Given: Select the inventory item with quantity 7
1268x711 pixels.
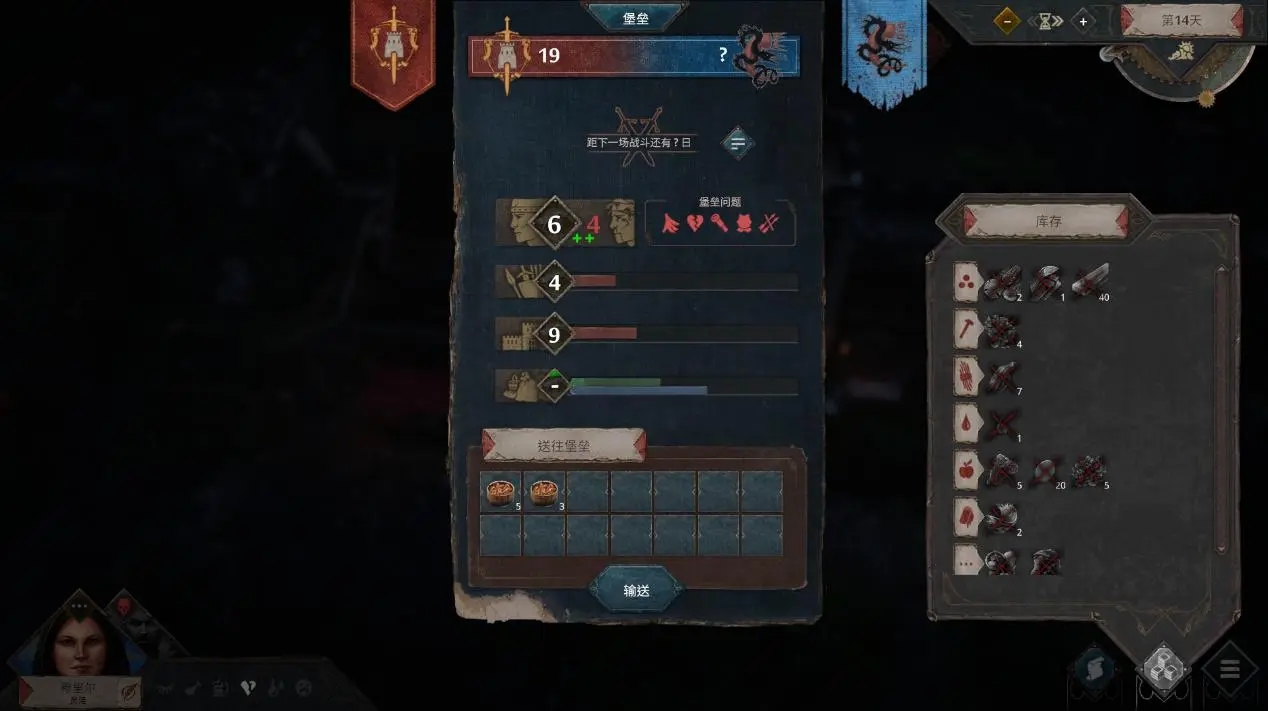Looking at the screenshot, I should [1002, 375].
